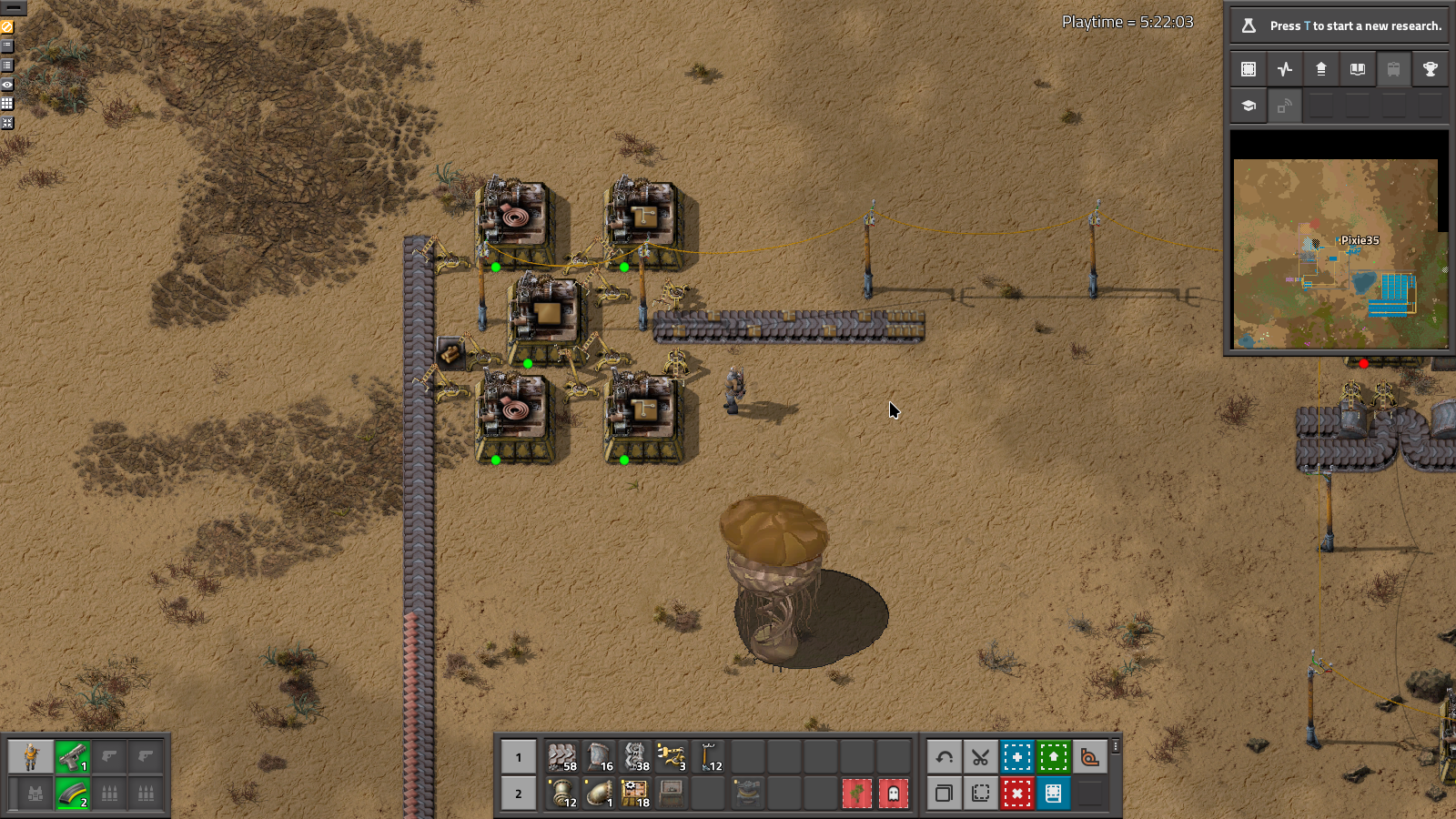
Task: Choose small electric pole from hotbar
Action: (x=709, y=756)
